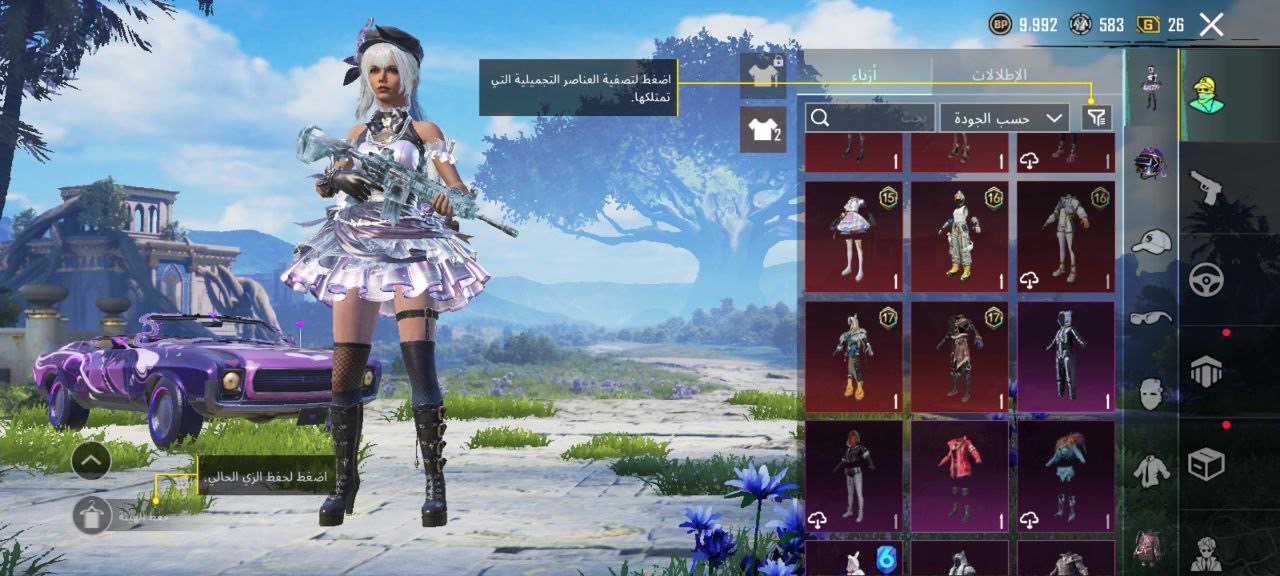Open the حسب الجودة sort dropdown
Screen dimensions: 1280x576
pyautogui.click(x=1004, y=118)
